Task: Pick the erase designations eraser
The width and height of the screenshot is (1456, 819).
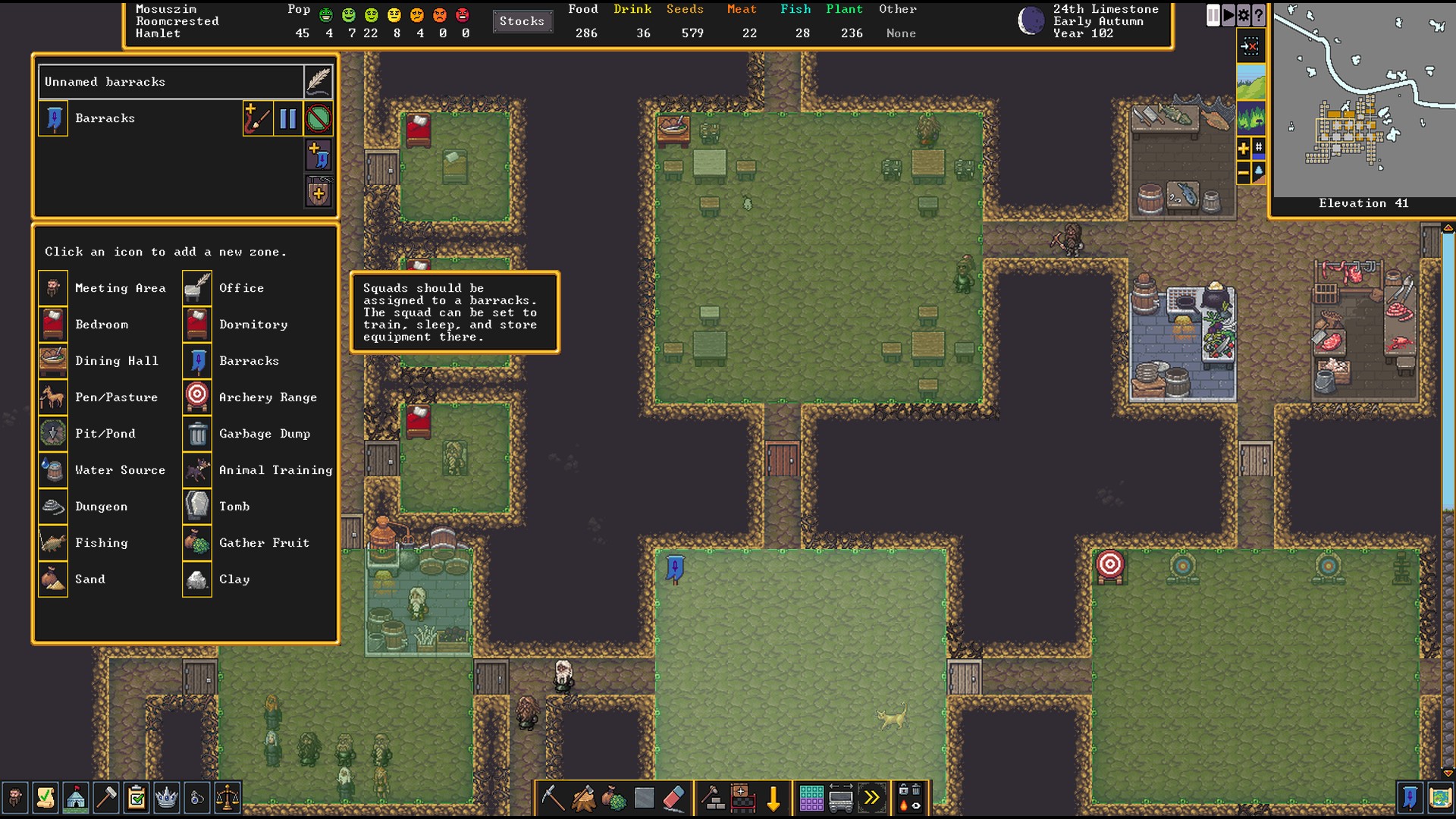Action: pyautogui.click(x=673, y=799)
